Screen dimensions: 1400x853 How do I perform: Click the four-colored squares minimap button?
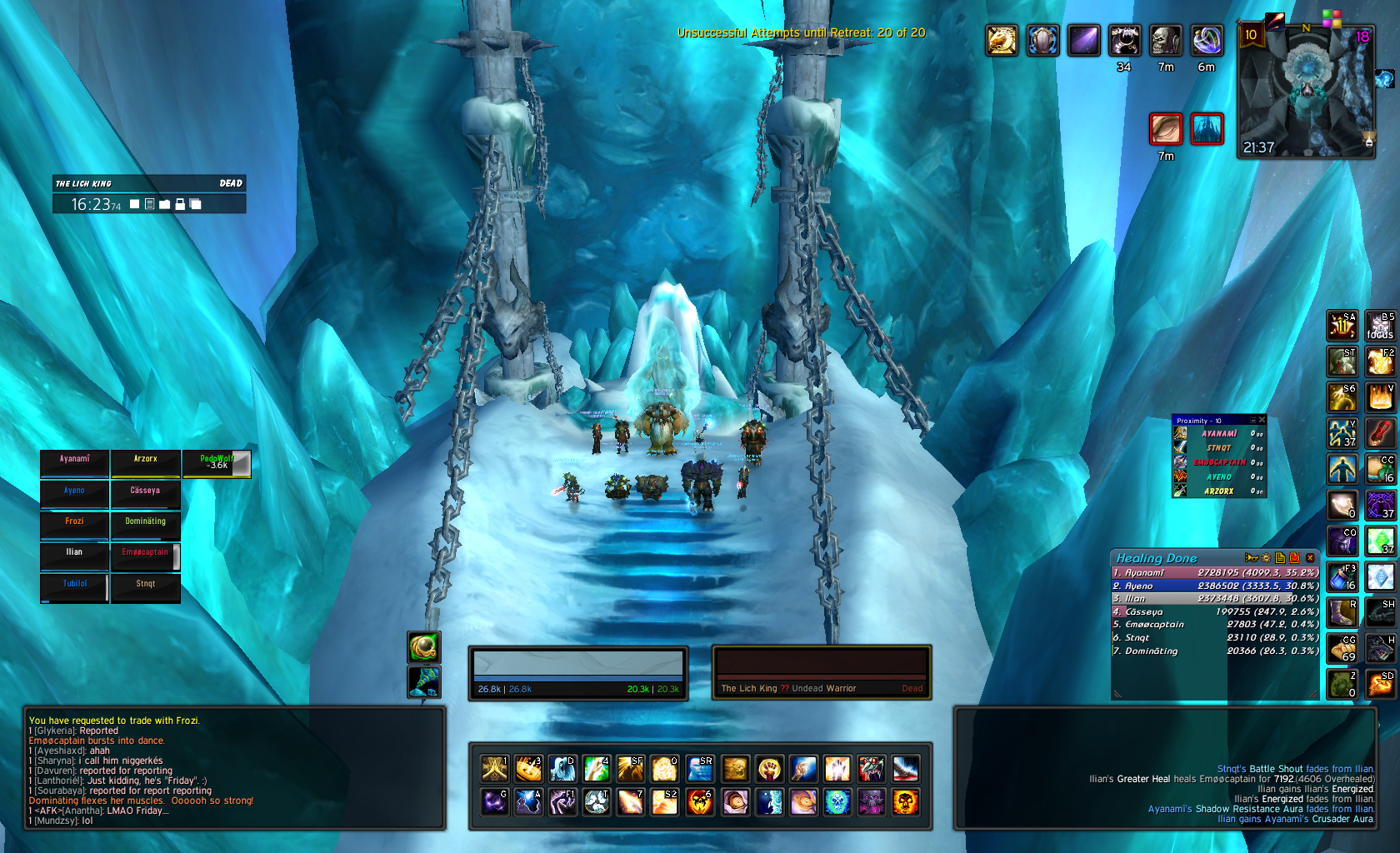1332,17
